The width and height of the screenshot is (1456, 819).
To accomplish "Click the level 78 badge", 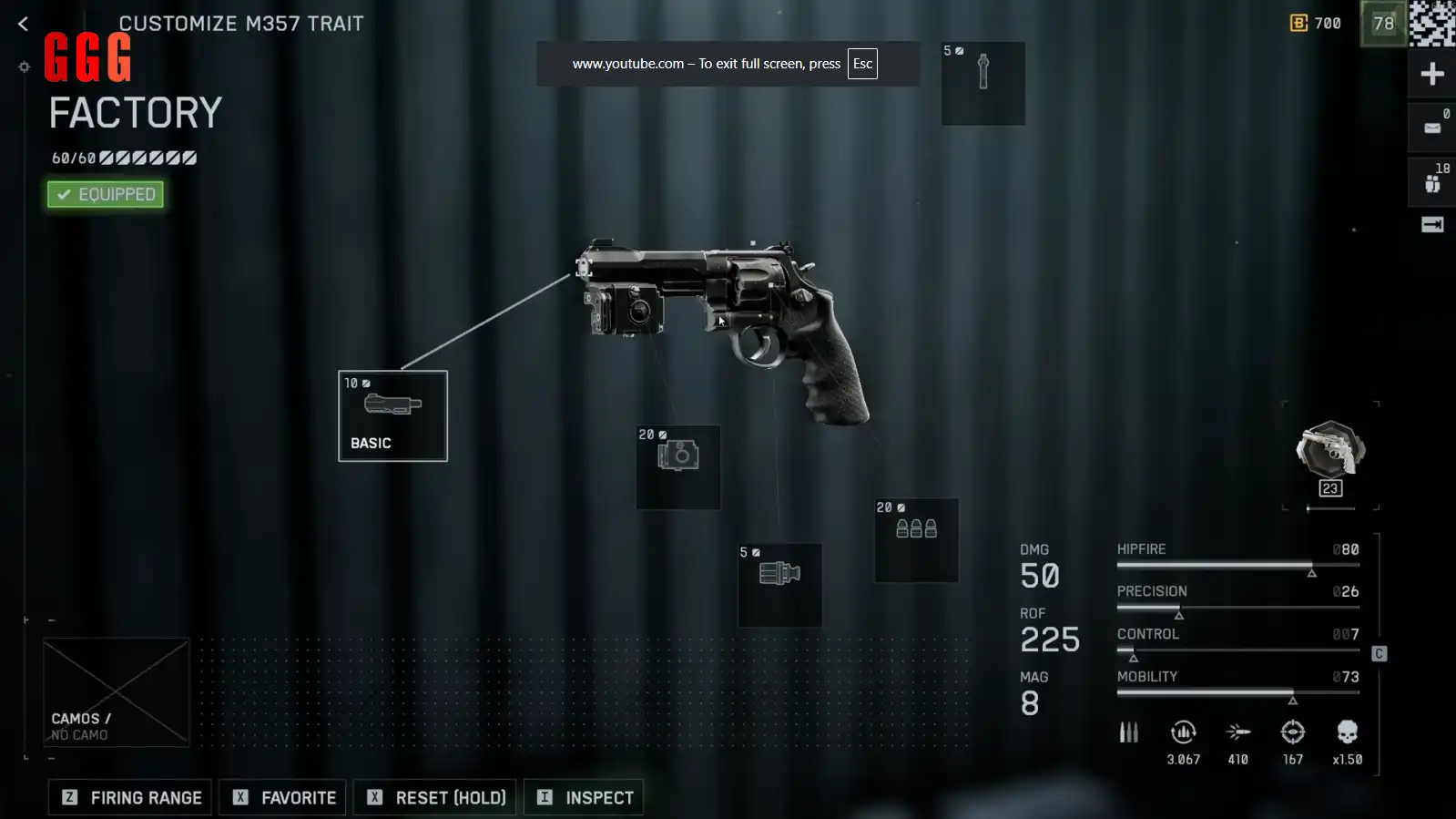I will tap(1383, 24).
